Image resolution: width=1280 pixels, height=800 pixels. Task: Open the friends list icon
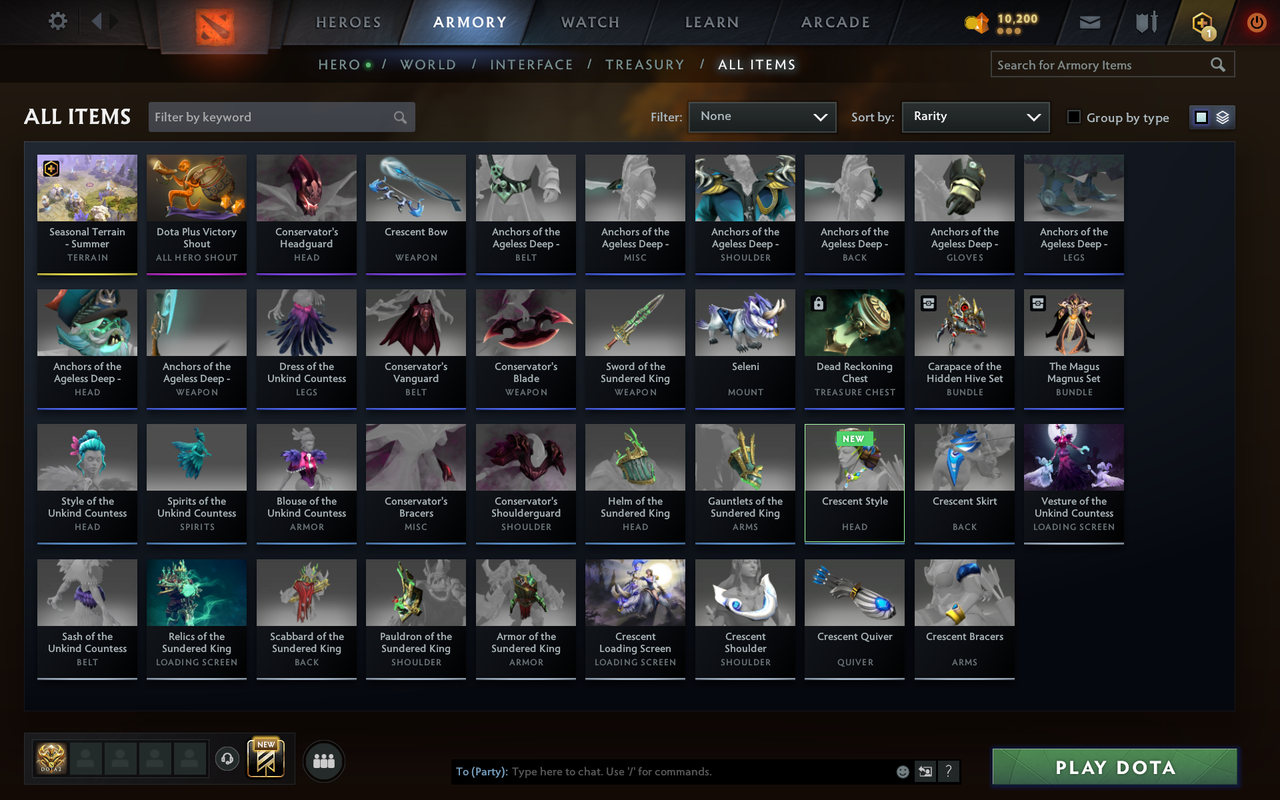pyautogui.click(x=323, y=760)
